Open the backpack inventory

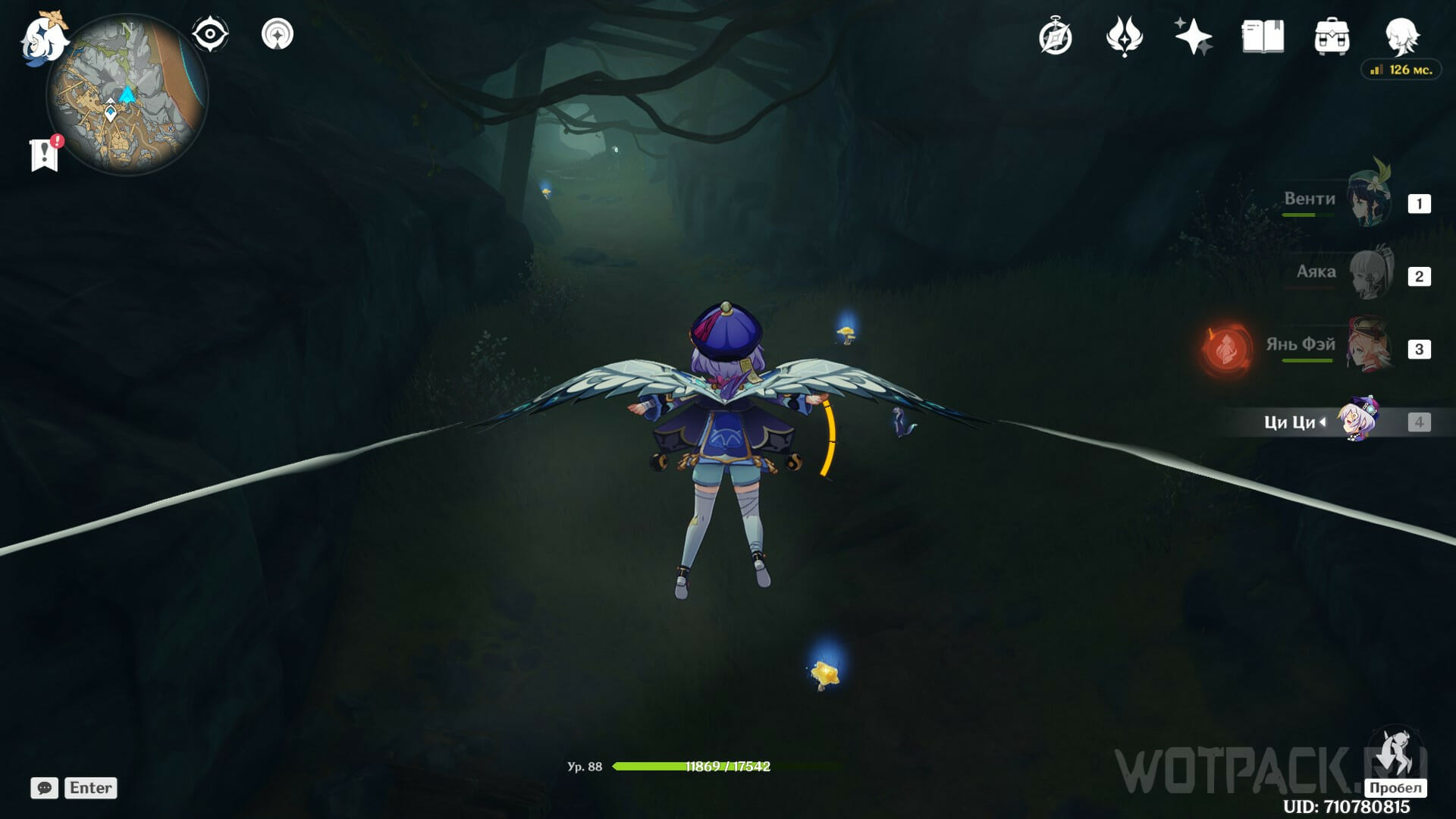pyautogui.click(x=1332, y=36)
